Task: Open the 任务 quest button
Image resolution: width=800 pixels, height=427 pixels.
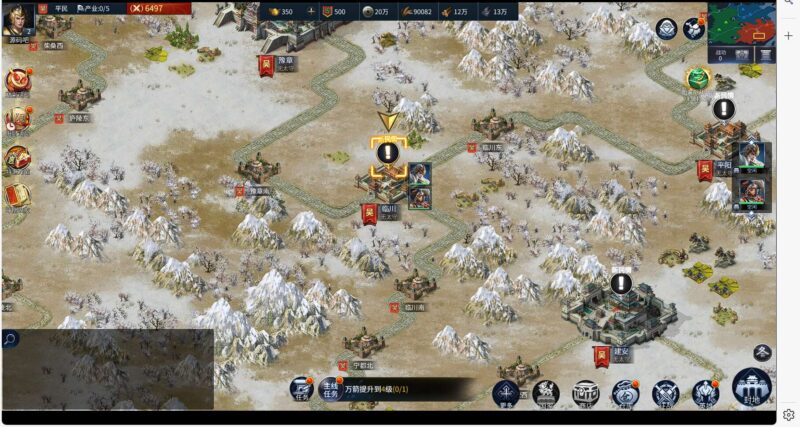Action: click(x=302, y=388)
